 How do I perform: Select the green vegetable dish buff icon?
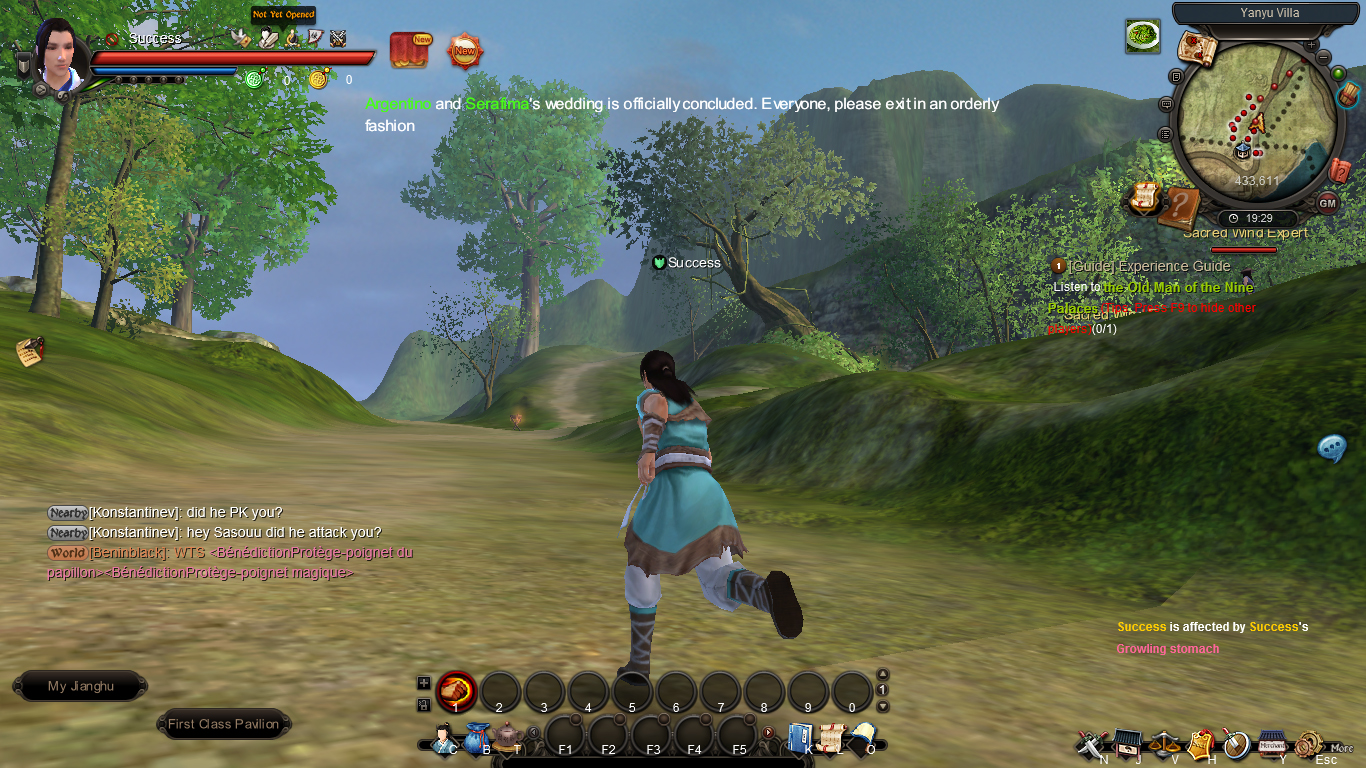tap(1142, 37)
